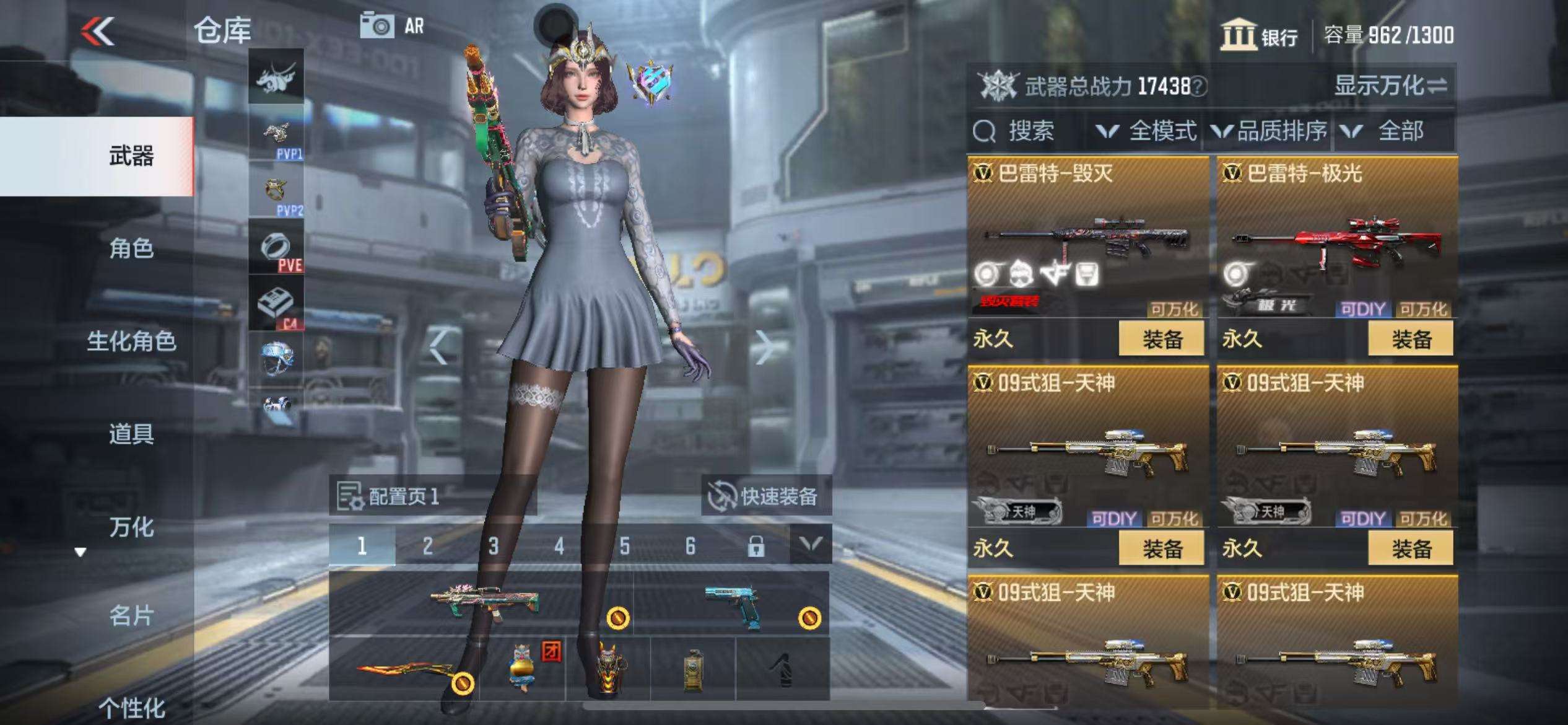The width and height of the screenshot is (1568, 725).
Task: Activate 快速装备 quick equip
Action: [x=765, y=496]
